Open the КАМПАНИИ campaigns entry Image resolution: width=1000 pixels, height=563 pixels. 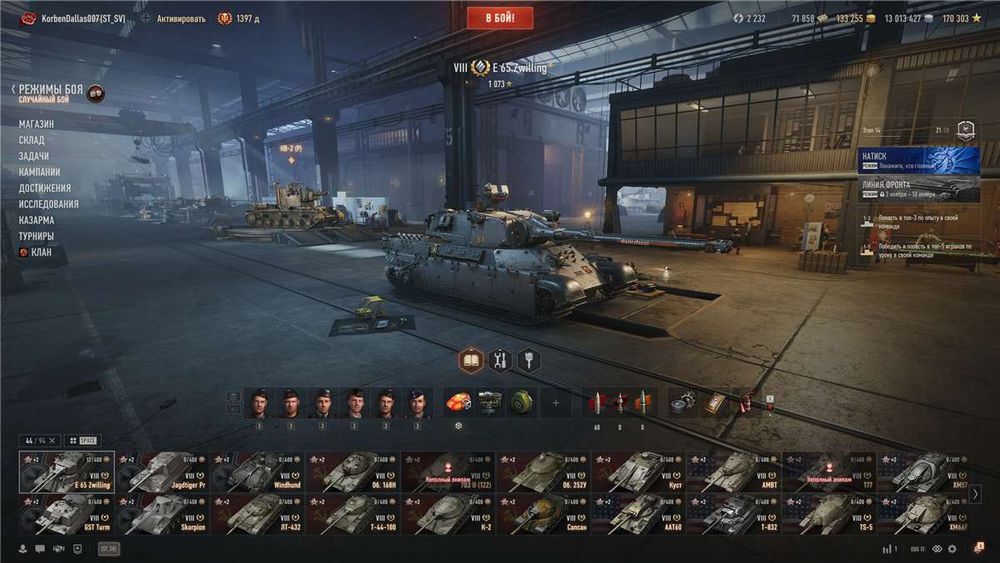click(x=39, y=172)
